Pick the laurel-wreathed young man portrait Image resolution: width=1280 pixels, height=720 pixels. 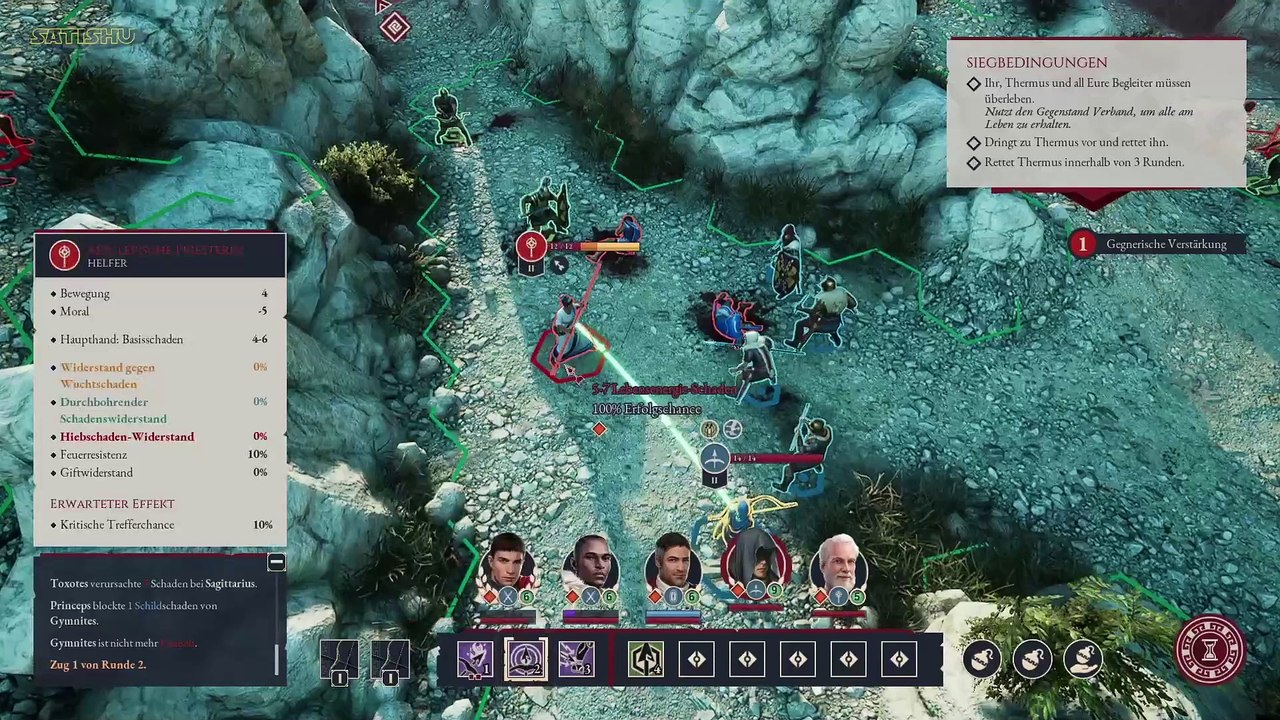click(509, 565)
